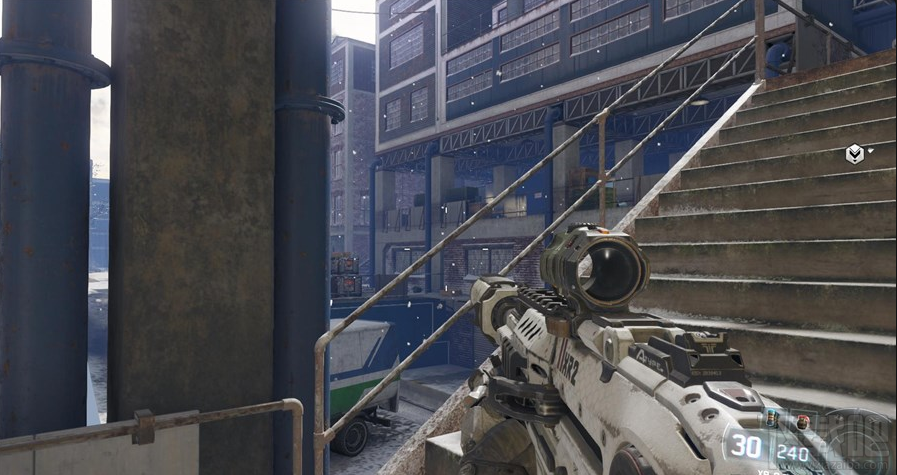The height and width of the screenshot is (475, 897).
Task: Select the blue tactical grenade icon
Action: tap(770, 417)
